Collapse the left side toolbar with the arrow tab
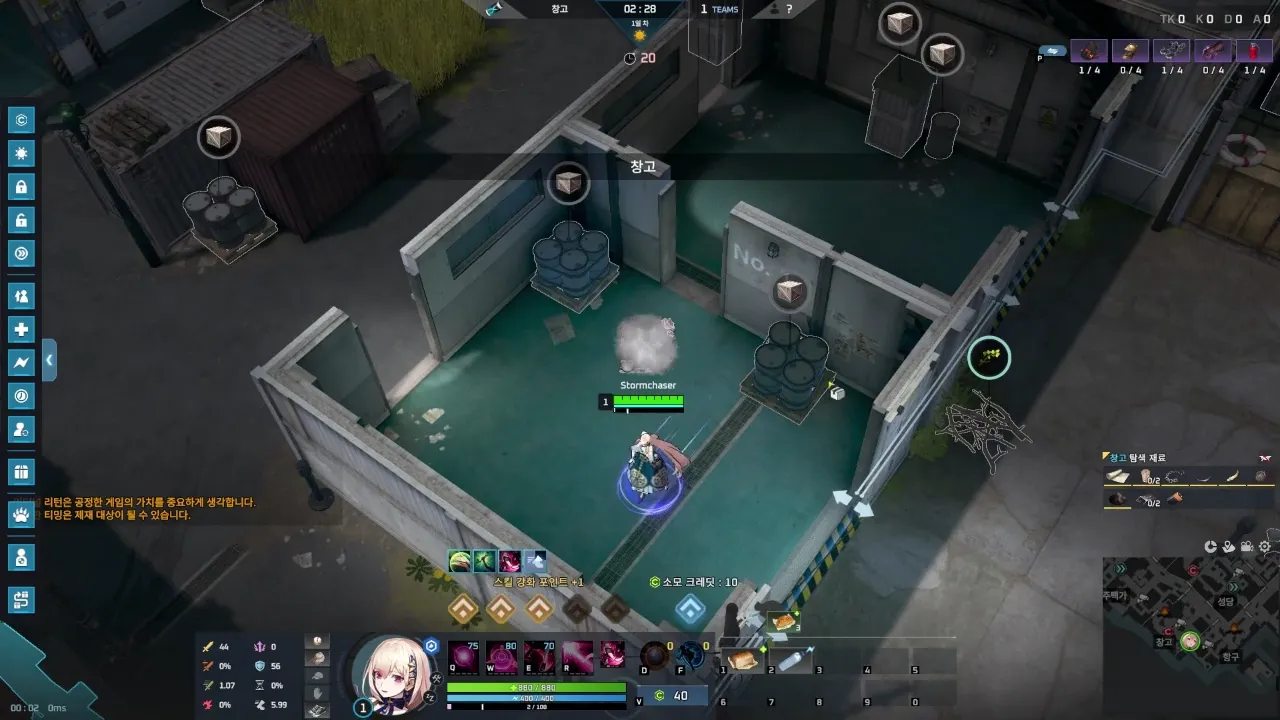This screenshot has height=720, width=1280. coord(49,360)
